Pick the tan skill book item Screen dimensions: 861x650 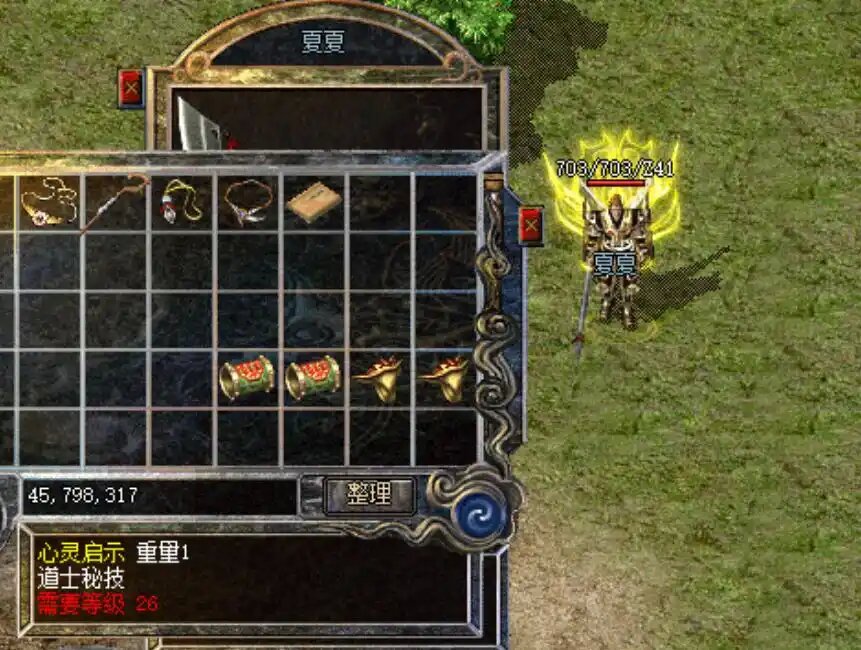[x=314, y=203]
